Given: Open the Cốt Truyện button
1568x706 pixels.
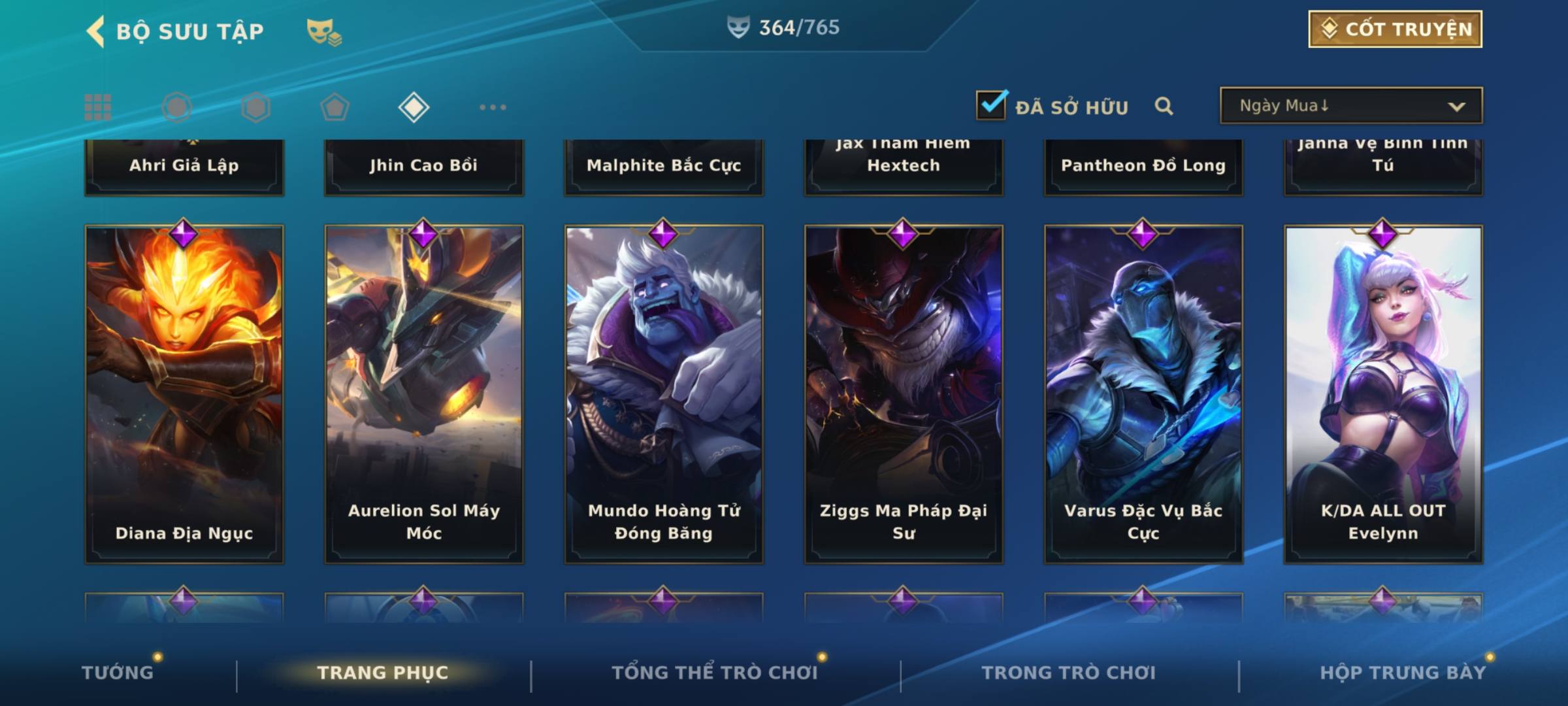Looking at the screenshot, I should pos(1395,29).
